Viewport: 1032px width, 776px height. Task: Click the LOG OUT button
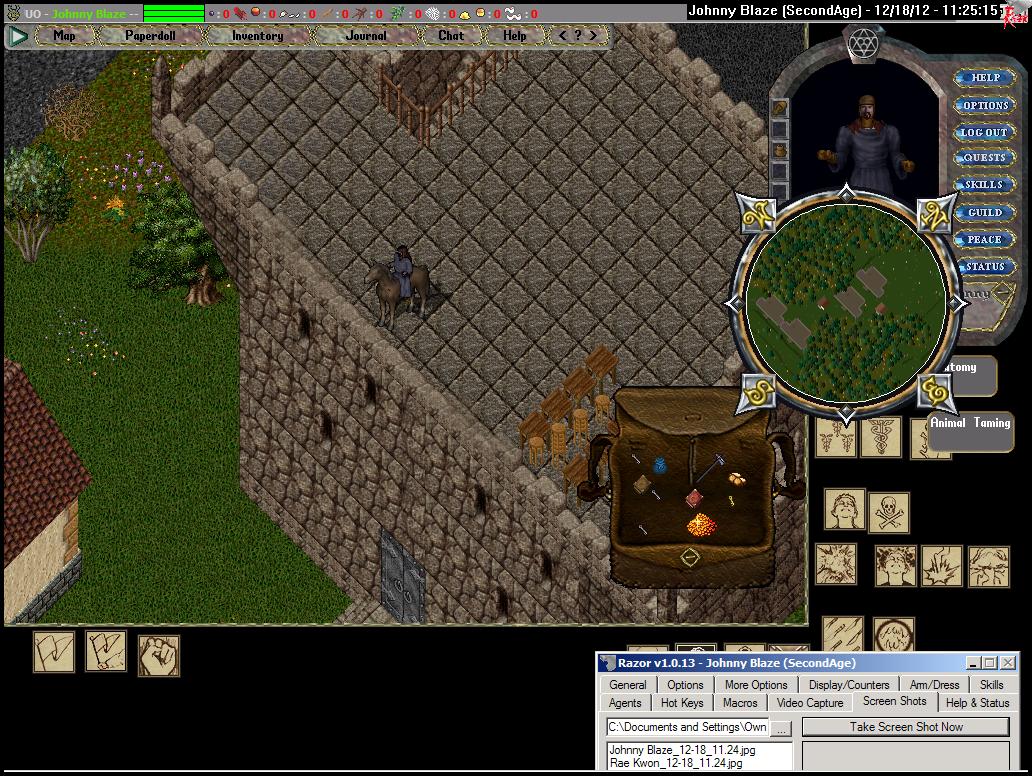tap(985, 132)
